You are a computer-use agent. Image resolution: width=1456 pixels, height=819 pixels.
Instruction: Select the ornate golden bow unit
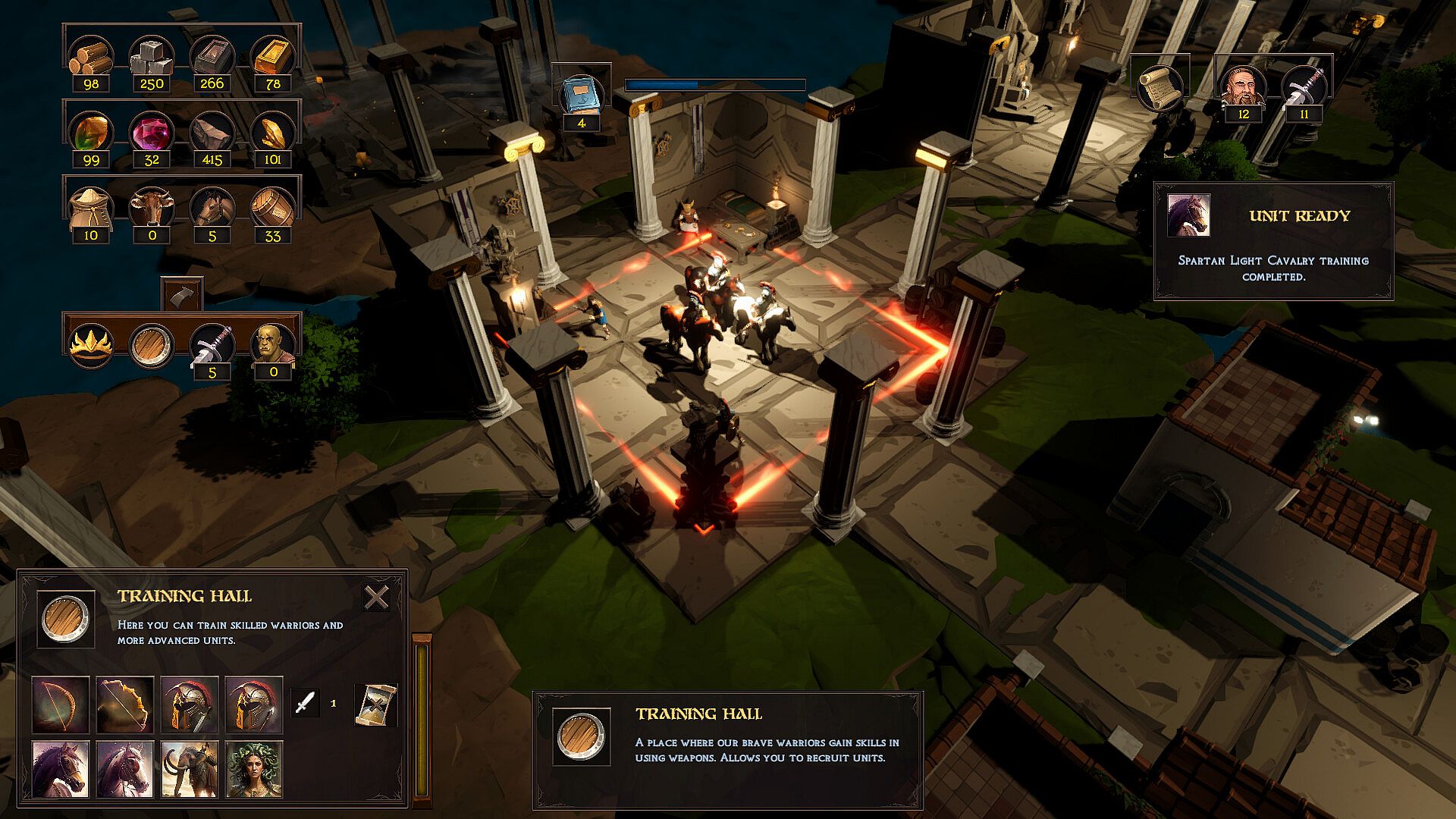point(125,704)
